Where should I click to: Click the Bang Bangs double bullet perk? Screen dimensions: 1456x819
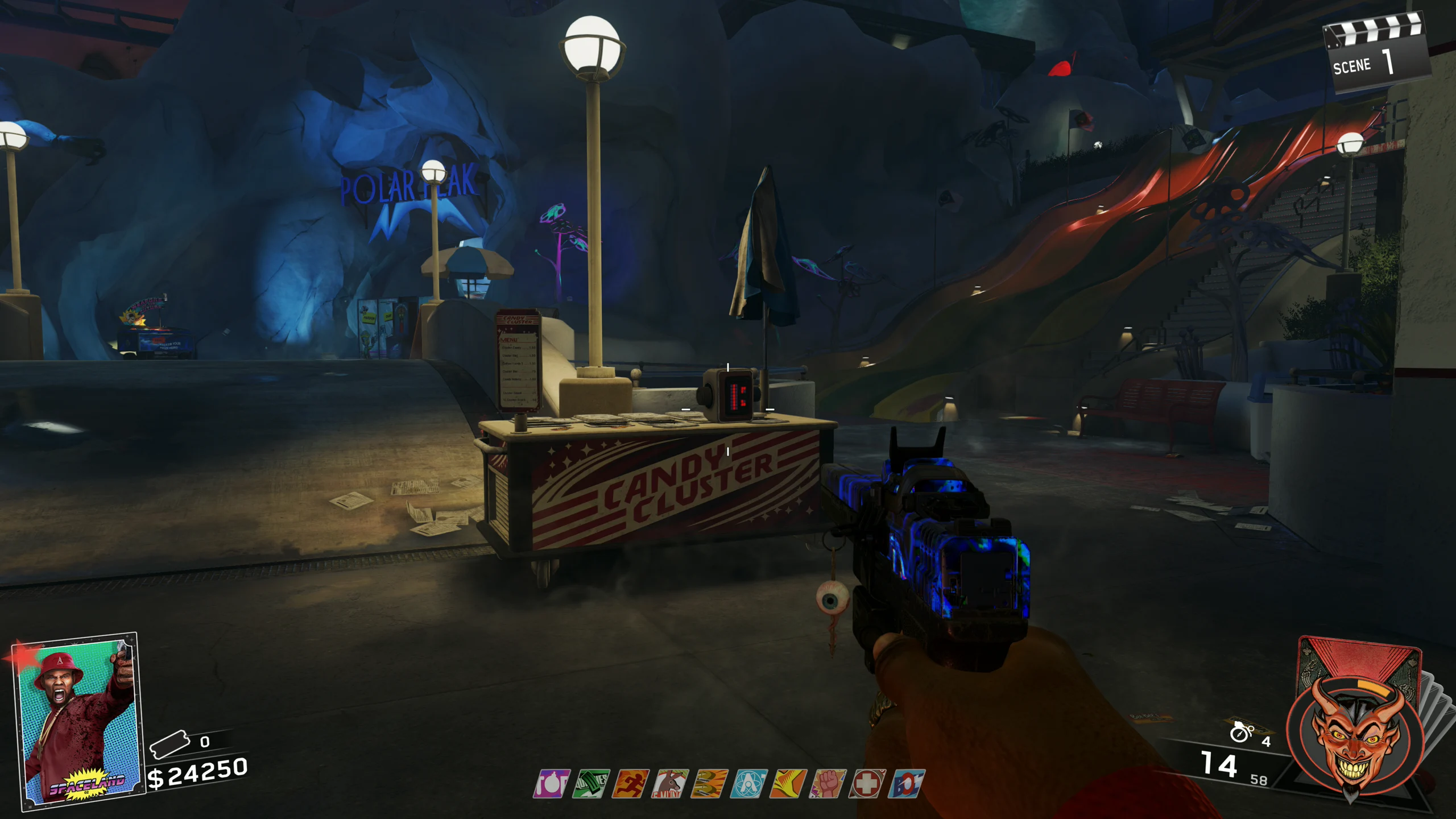pos(710,784)
